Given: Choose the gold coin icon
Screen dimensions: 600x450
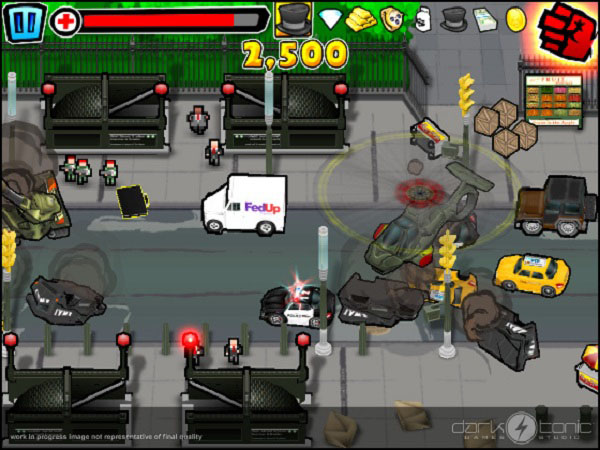Looking at the screenshot, I should click(516, 18).
